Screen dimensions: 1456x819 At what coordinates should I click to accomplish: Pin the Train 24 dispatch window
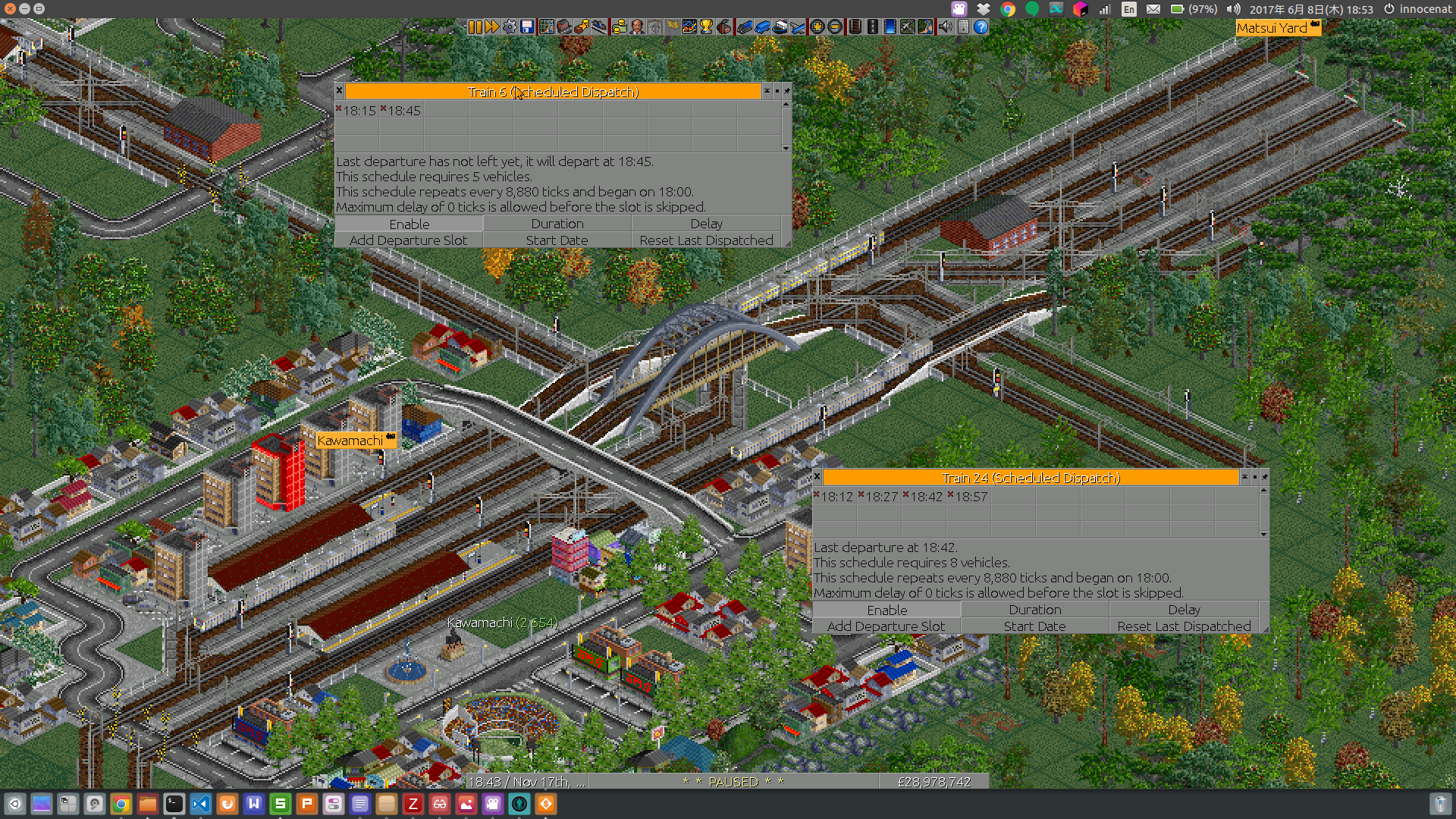(1264, 478)
